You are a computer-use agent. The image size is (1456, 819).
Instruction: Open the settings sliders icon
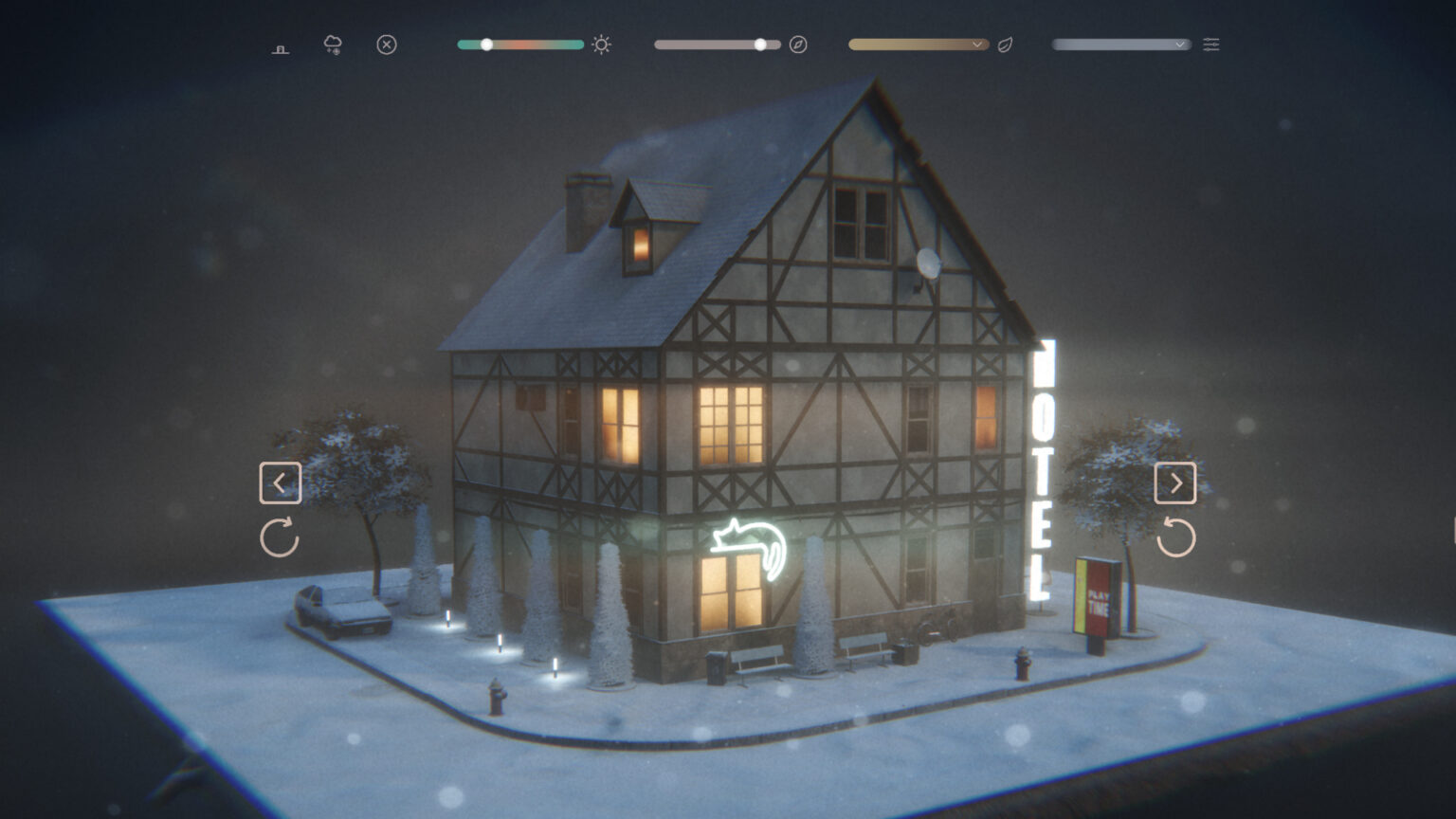(1211, 45)
